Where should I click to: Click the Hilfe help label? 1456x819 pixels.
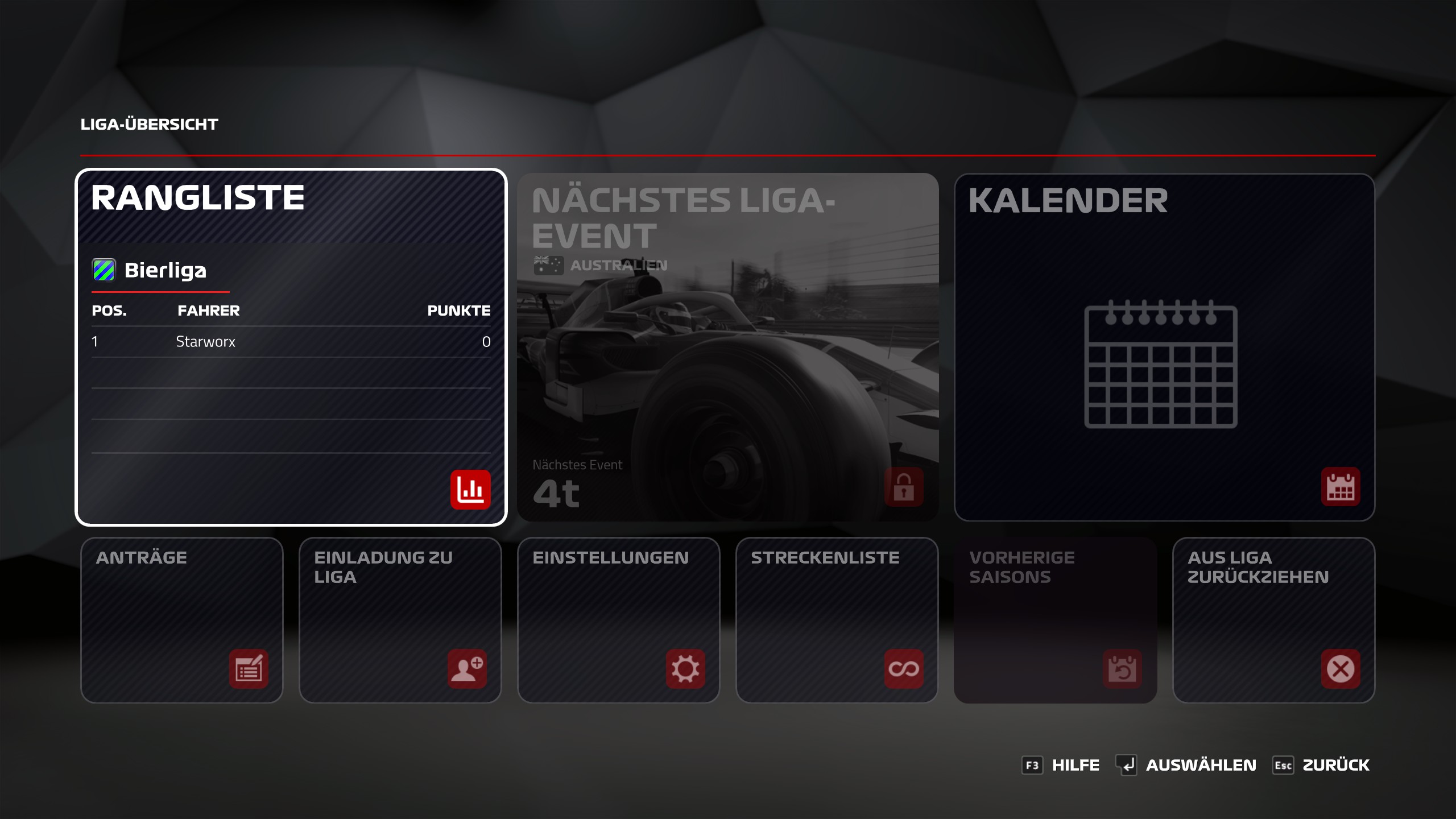1075,765
